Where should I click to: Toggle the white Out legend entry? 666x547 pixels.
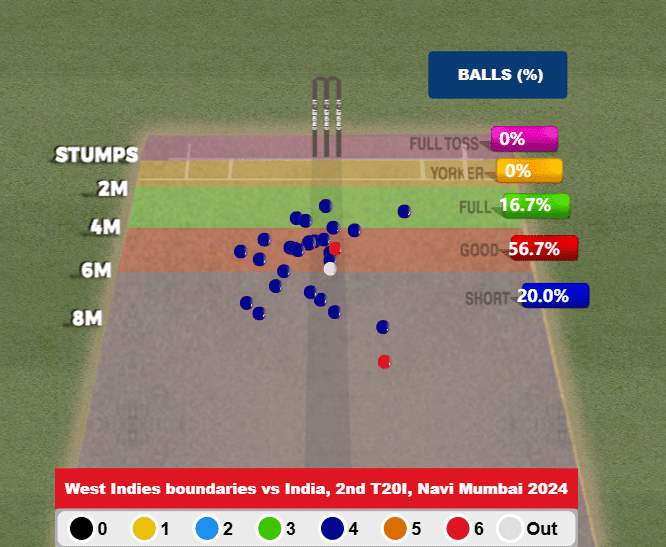click(531, 527)
